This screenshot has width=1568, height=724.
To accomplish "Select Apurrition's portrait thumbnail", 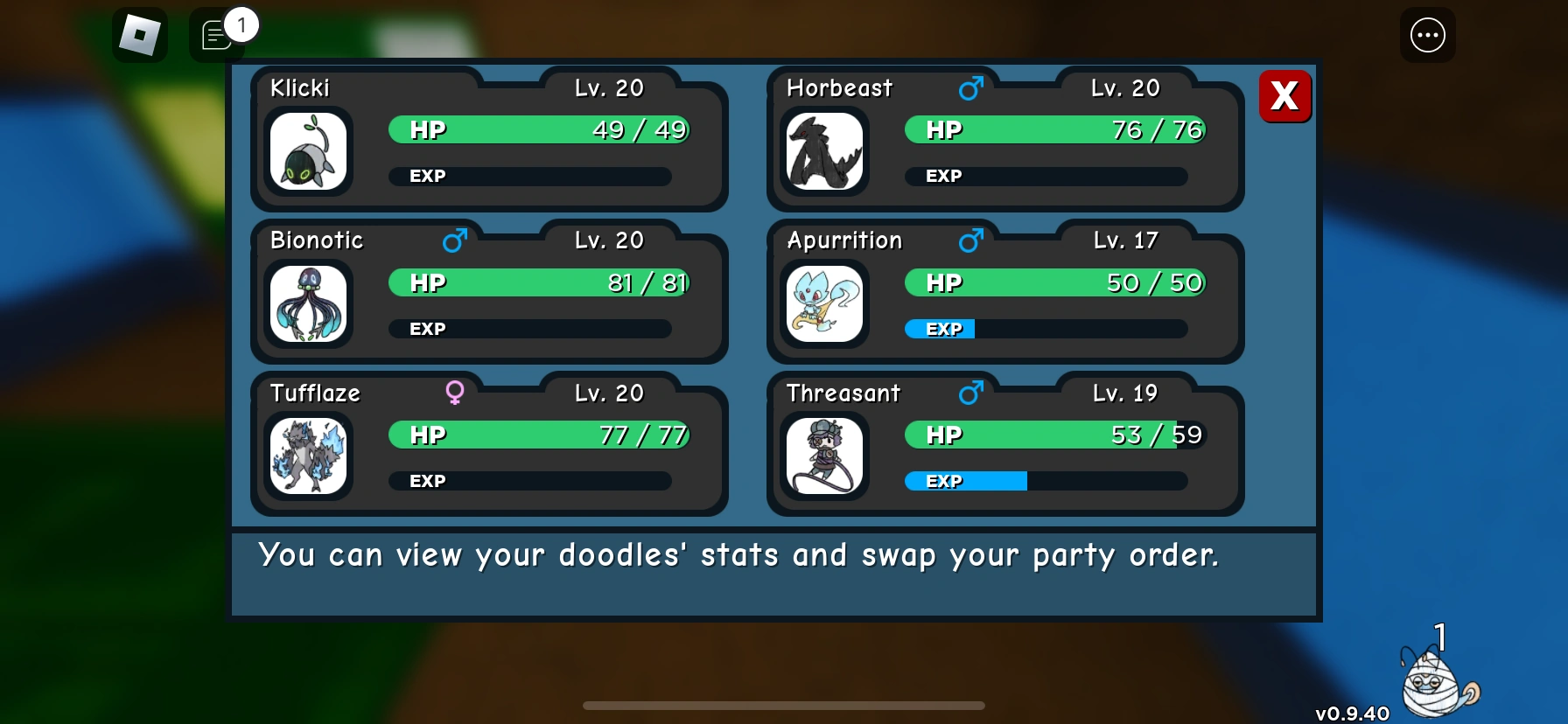I will [x=823, y=304].
